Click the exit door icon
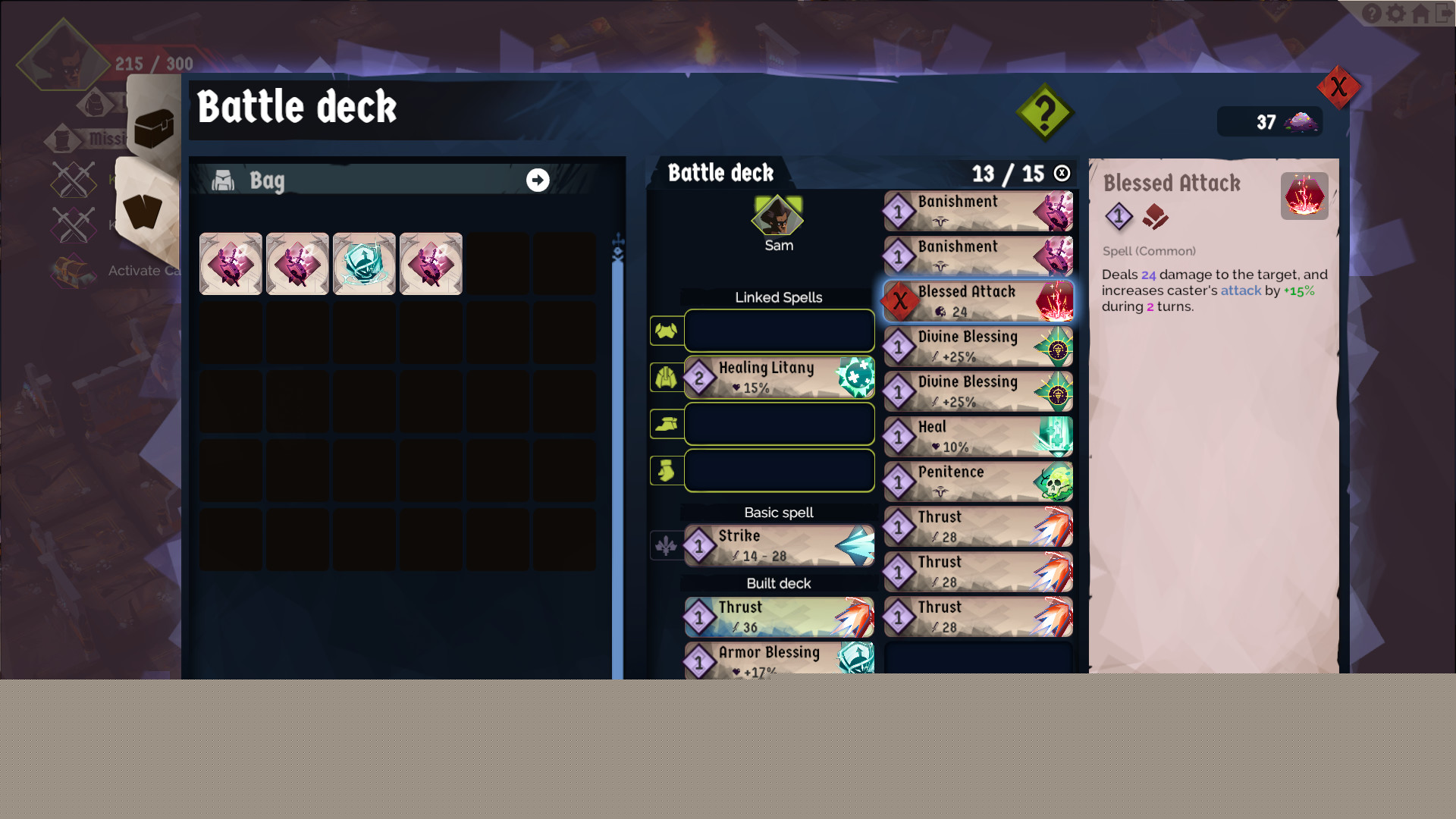 click(1444, 14)
